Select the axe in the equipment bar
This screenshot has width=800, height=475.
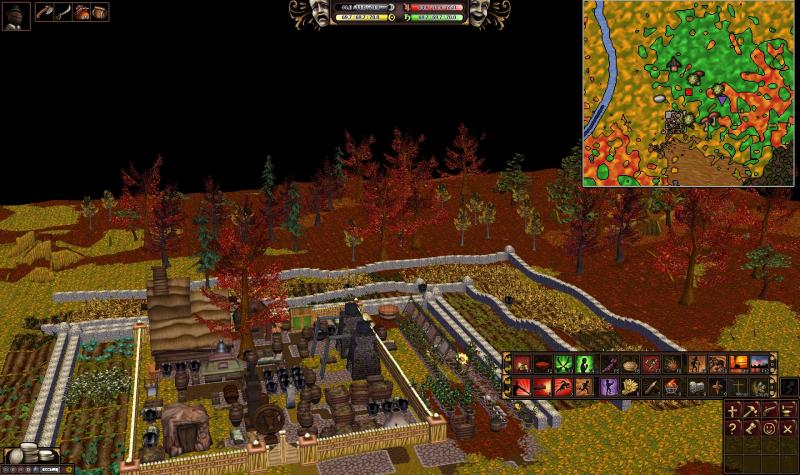(x=46, y=13)
